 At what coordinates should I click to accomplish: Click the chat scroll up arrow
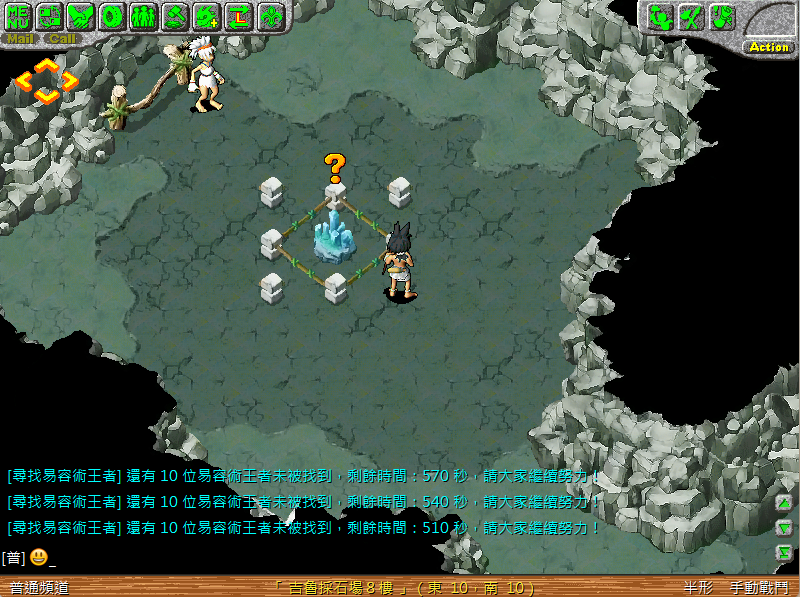pos(784,503)
